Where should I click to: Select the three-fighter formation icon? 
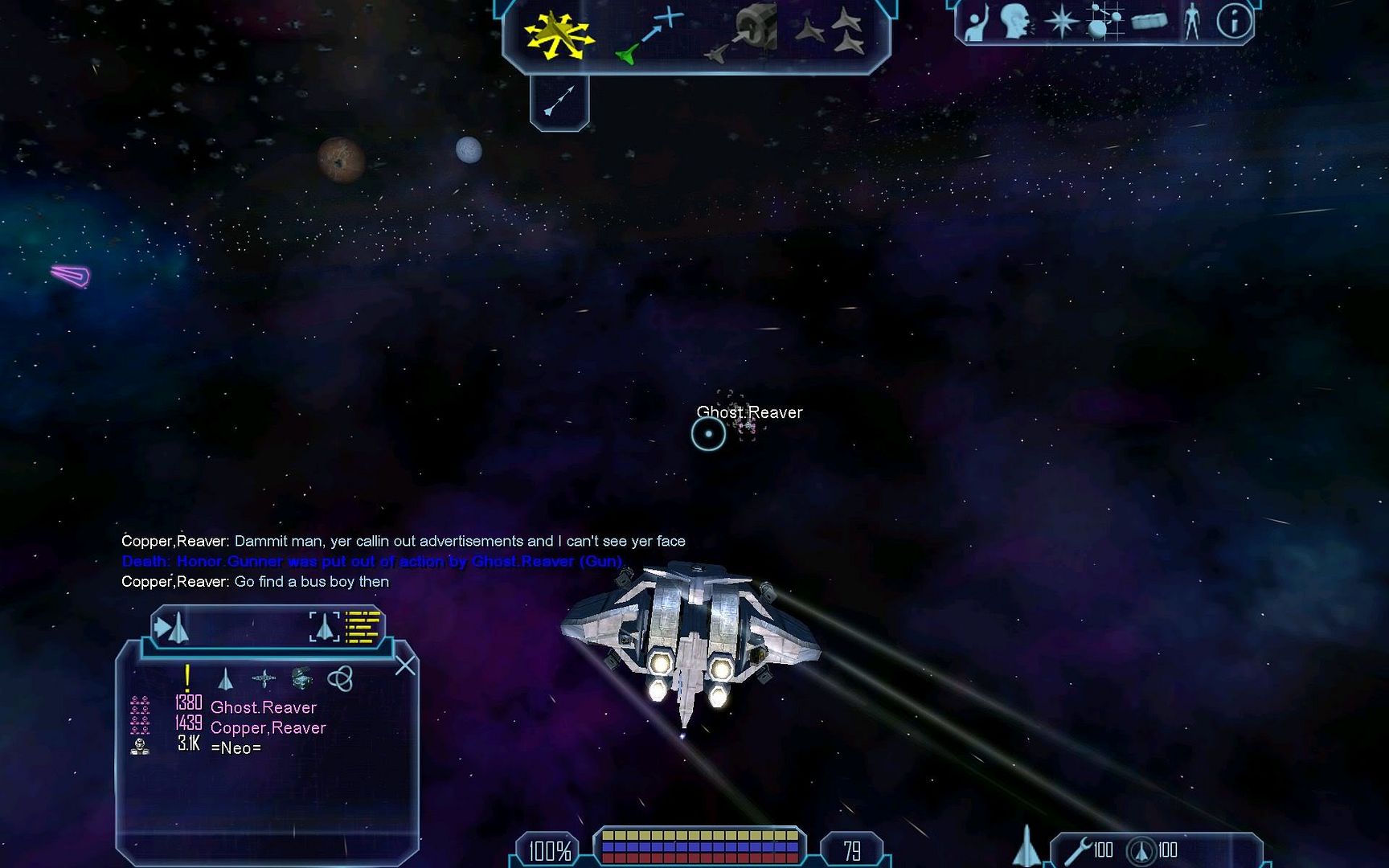831,32
